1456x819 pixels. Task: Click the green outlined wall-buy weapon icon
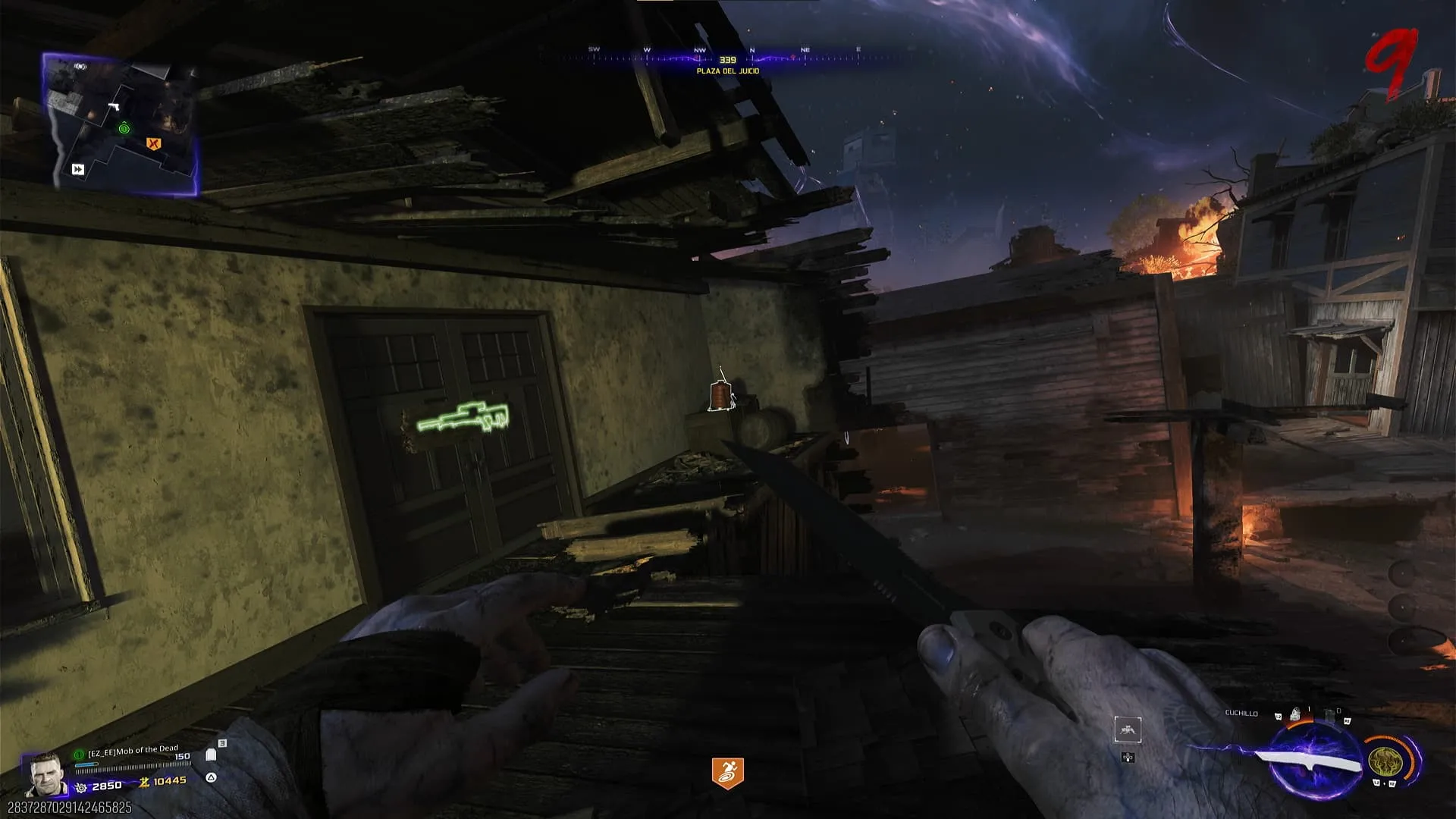[463, 418]
